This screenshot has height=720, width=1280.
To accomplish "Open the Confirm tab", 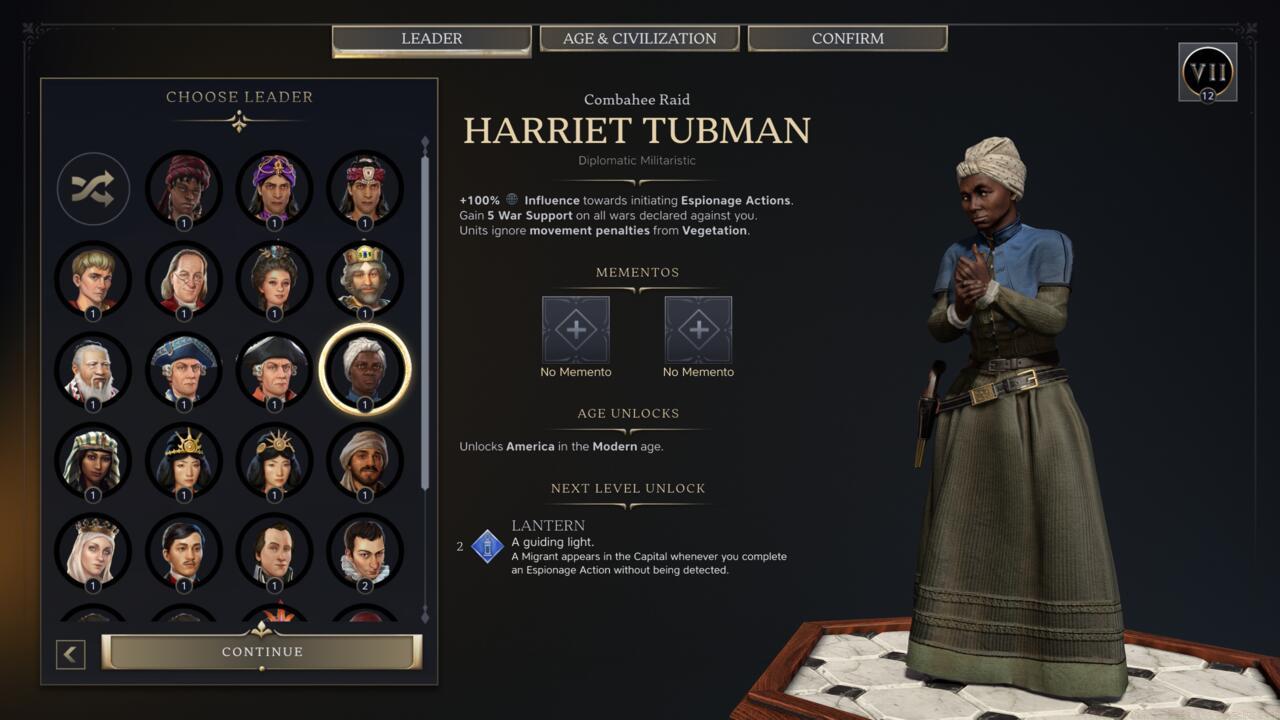I will pyautogui.click(x=846, y=38).
